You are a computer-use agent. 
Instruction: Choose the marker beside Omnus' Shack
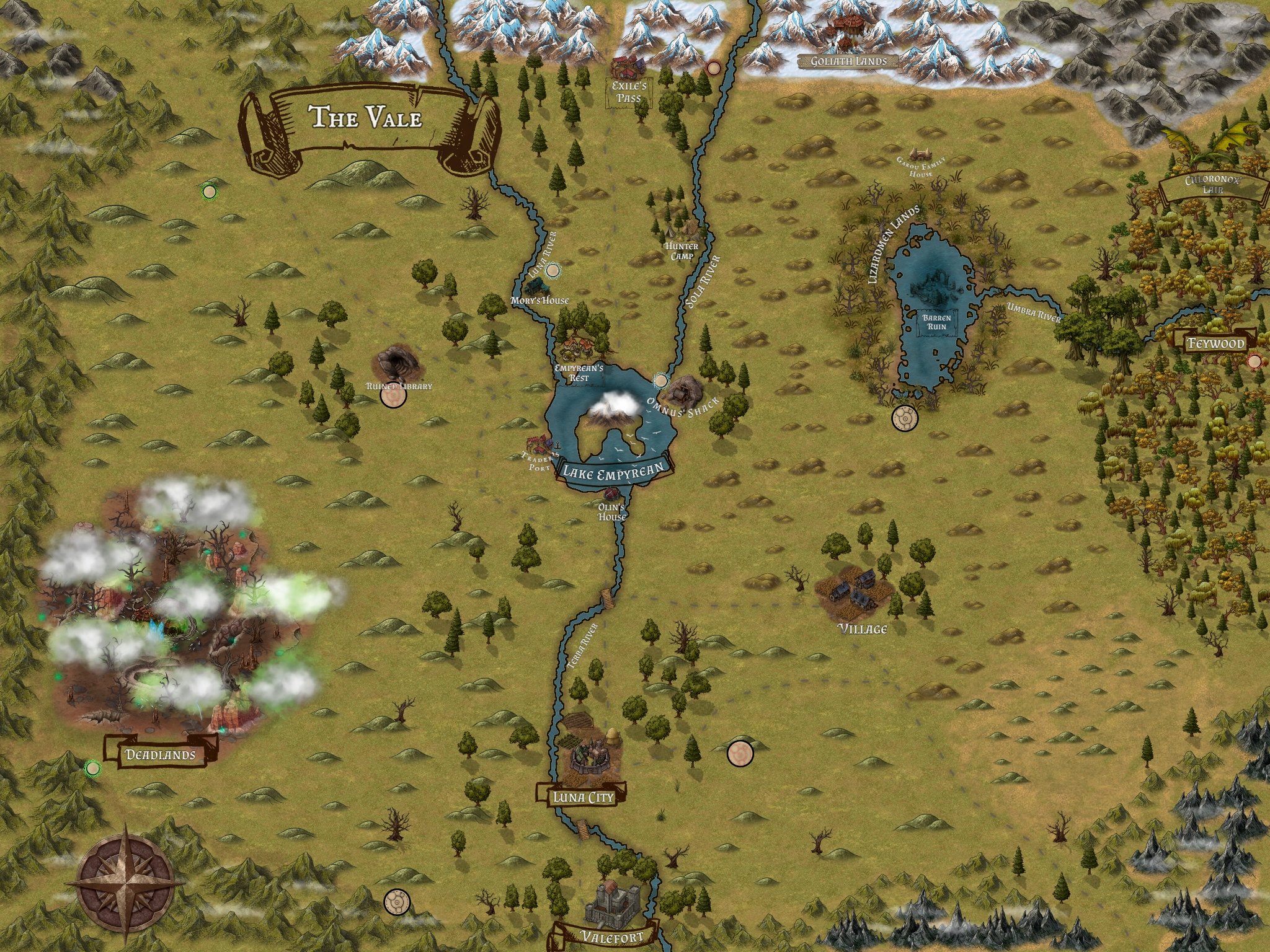[662, 379]
